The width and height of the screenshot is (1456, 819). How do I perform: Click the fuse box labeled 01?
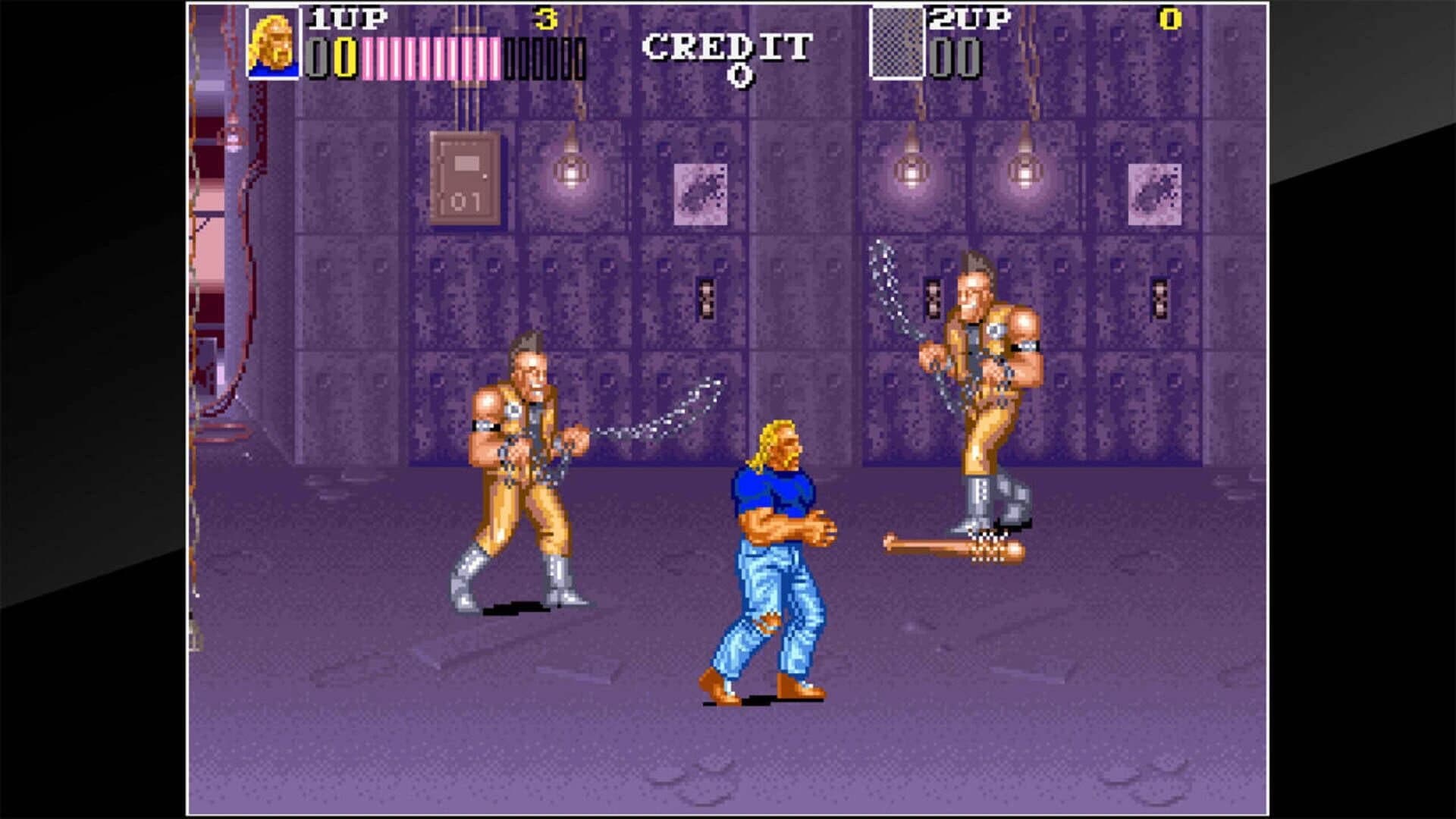coord(465,177)
